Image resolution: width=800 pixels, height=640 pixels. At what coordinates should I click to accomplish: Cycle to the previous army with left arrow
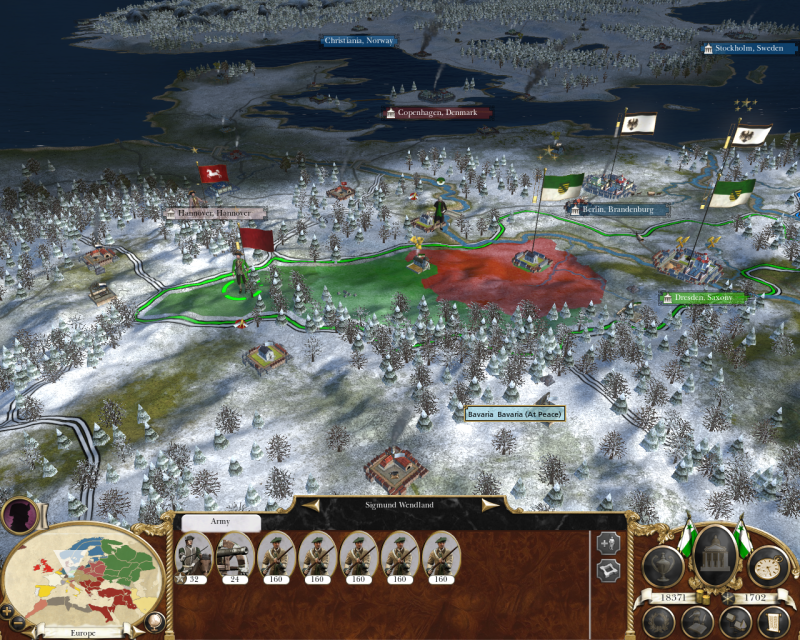311,506
